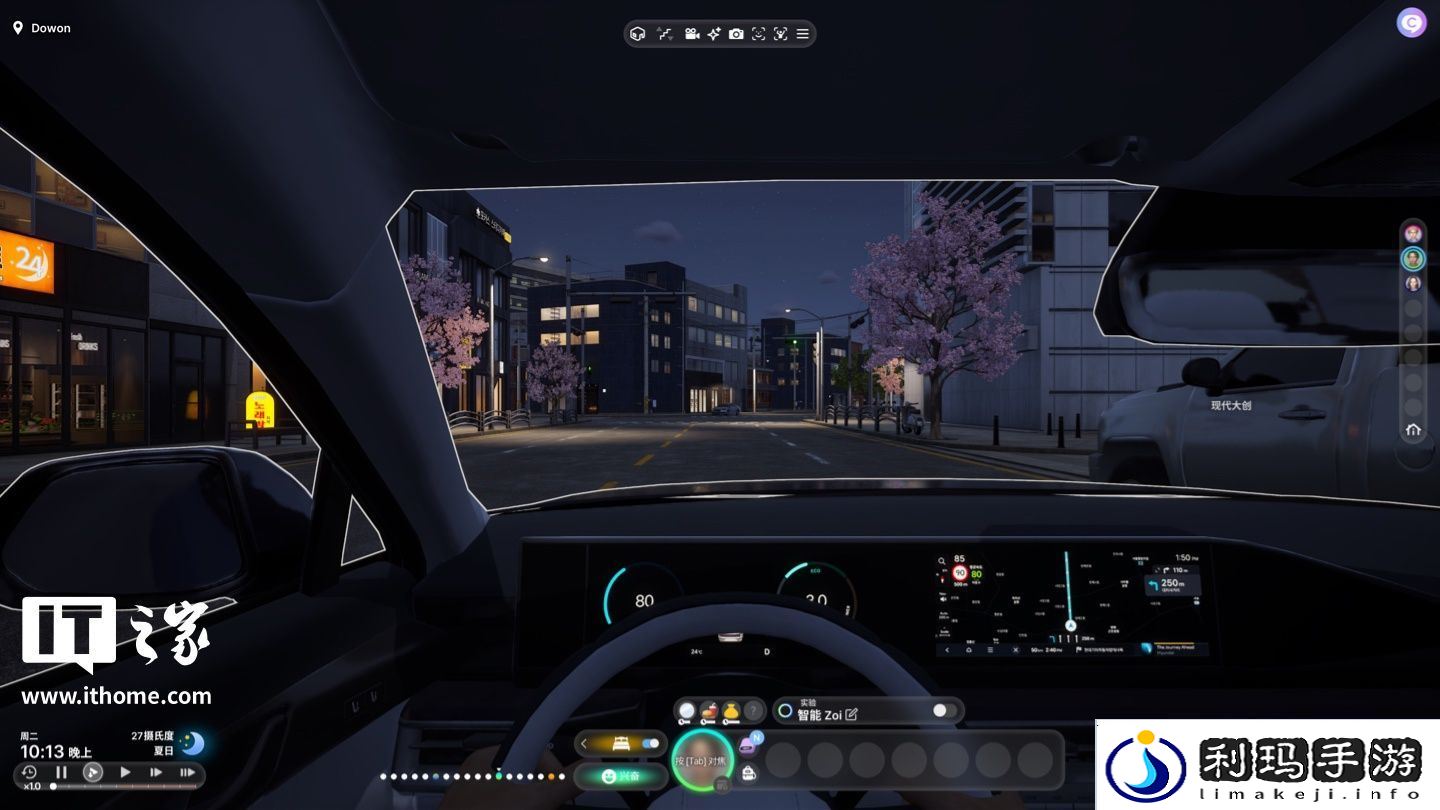Screen dimensions: 1440x810
Task: Edit the Smart Zoi prompt
Action: pyautogui.click(x=852, y=714)
